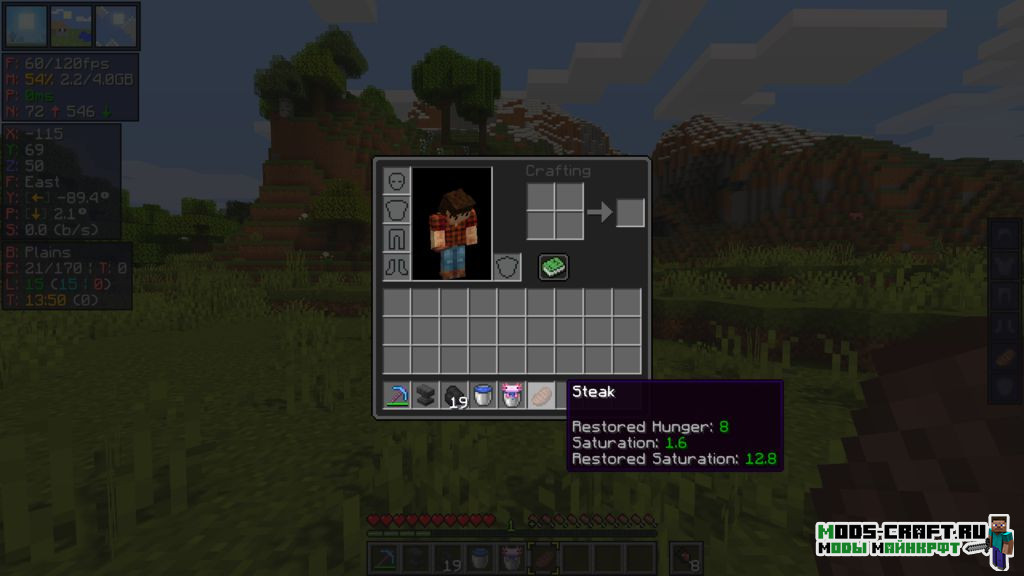Screen dimensions: 1024x576
Task: Click the off-hand shield slot
Action: tap(507, 267)
